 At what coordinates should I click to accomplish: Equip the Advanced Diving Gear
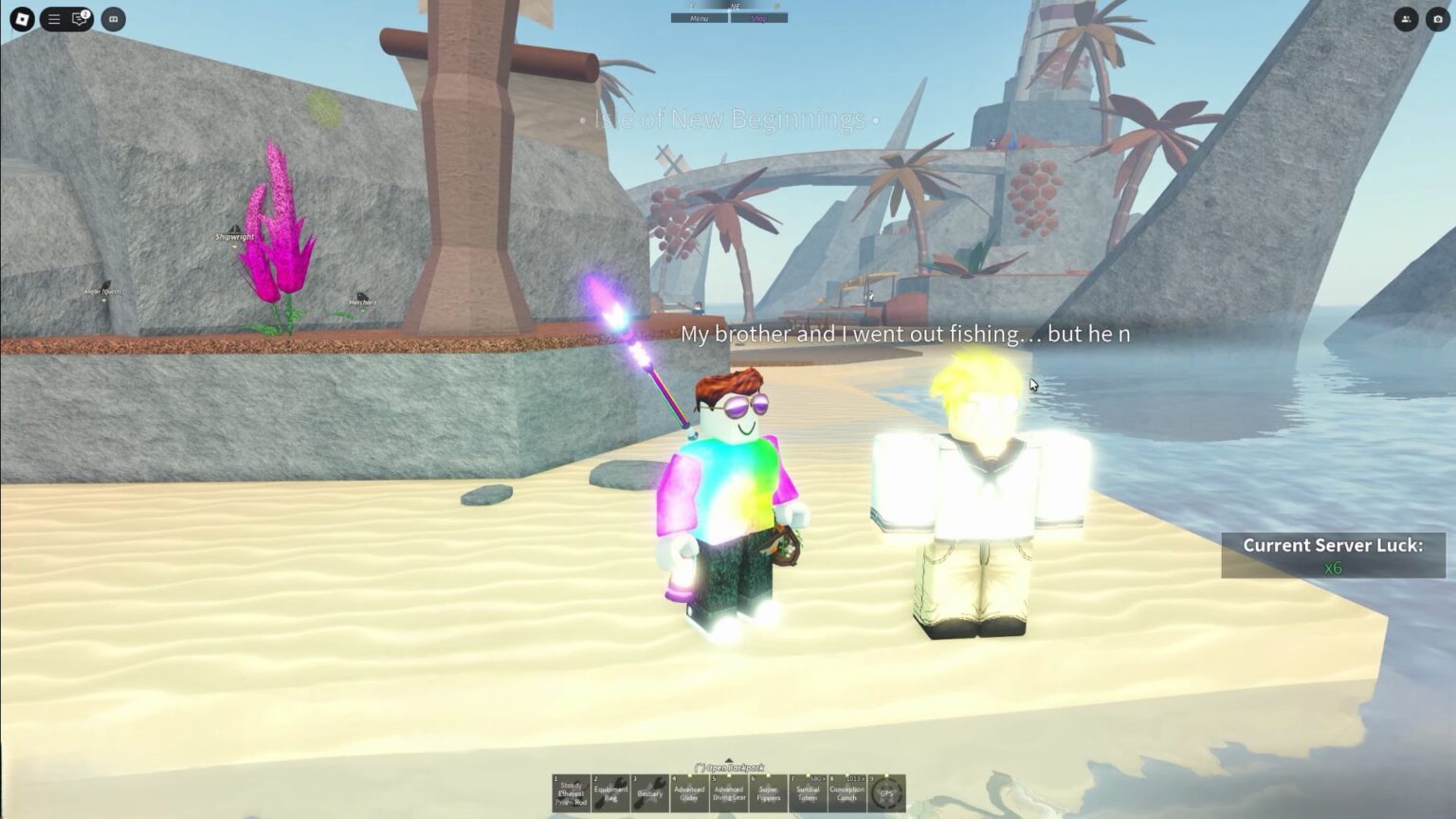point(730,794)
